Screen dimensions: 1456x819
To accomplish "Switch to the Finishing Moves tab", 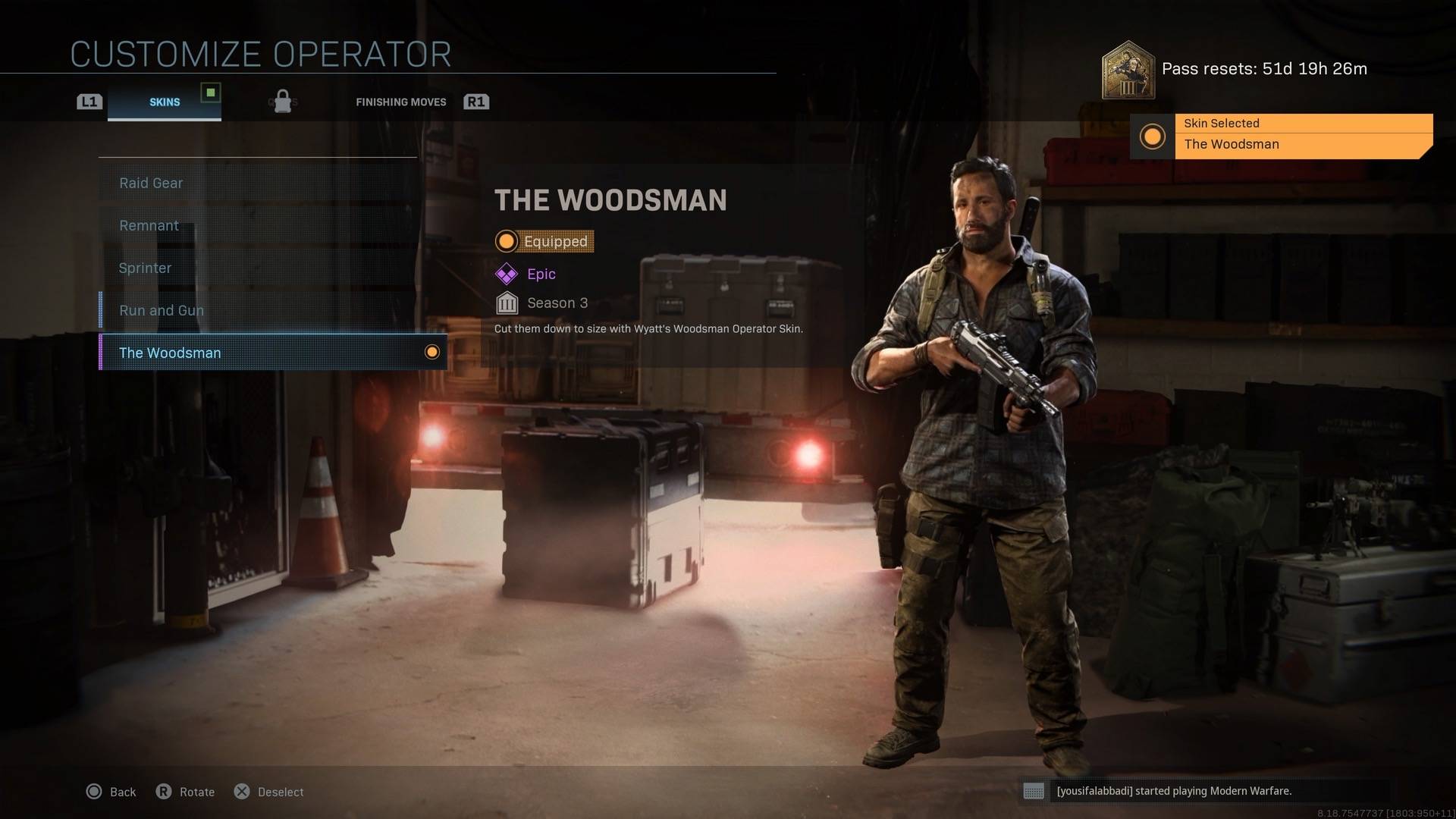I will (x=400, y=102).
